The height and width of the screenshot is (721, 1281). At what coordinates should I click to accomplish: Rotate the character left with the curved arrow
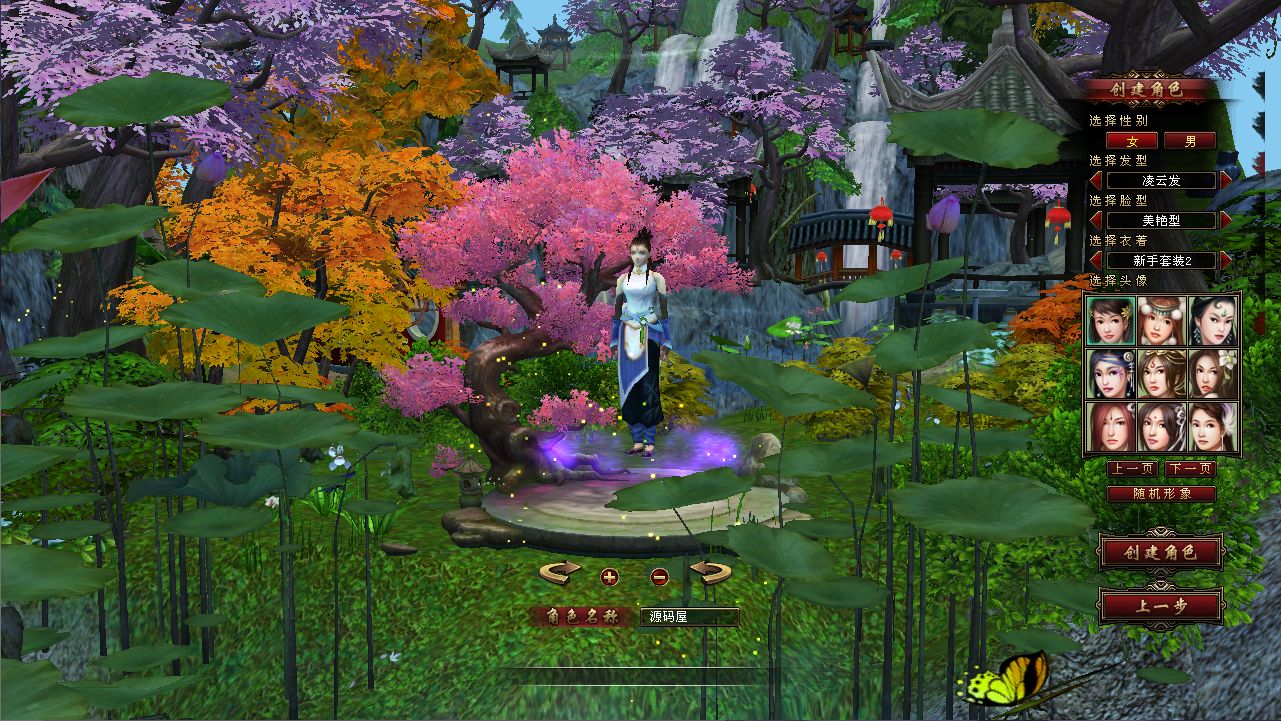(560, 570)
